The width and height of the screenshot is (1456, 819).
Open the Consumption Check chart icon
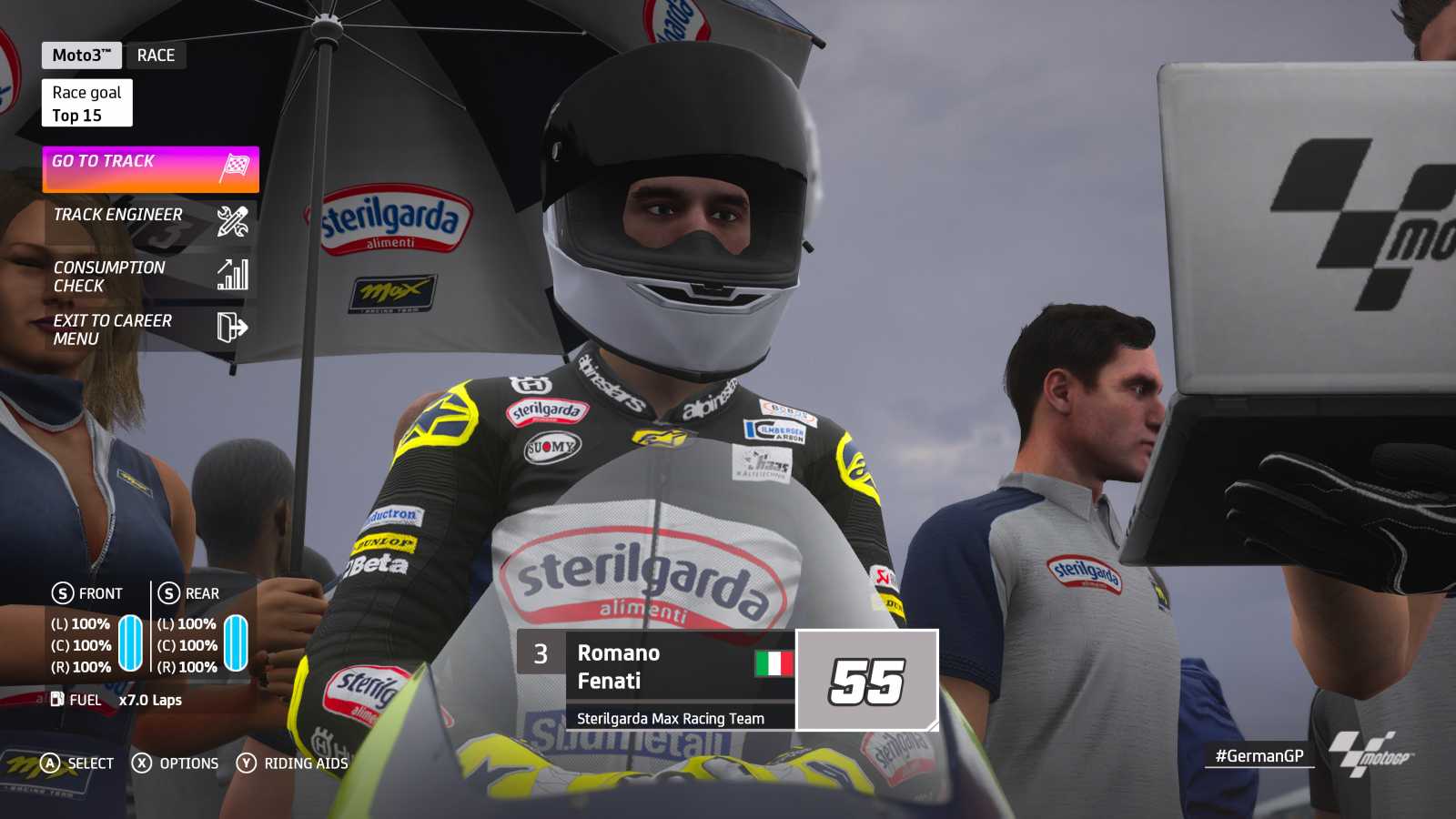[x=233, y=274]
